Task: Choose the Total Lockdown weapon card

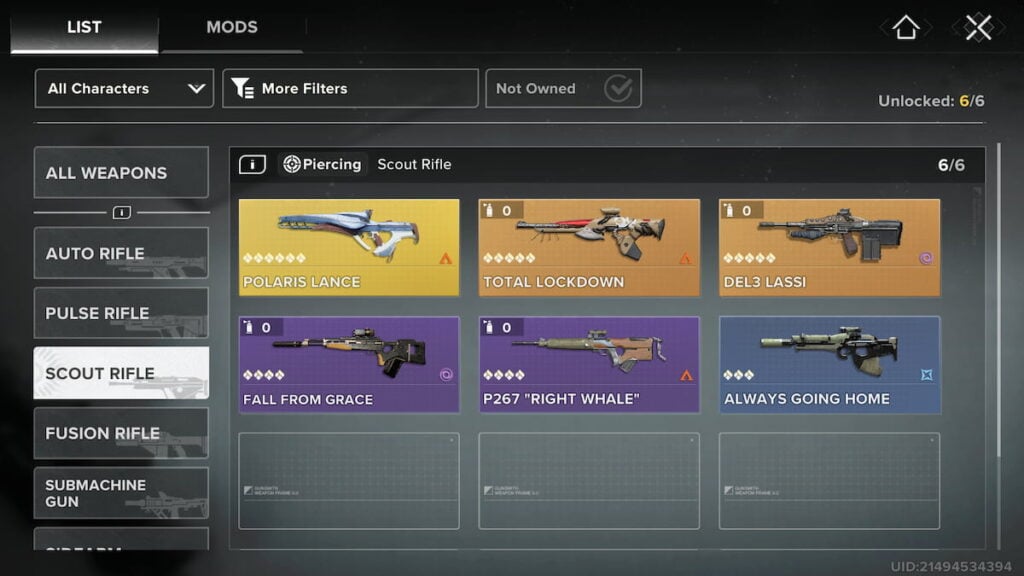Action: coord(589,247)
